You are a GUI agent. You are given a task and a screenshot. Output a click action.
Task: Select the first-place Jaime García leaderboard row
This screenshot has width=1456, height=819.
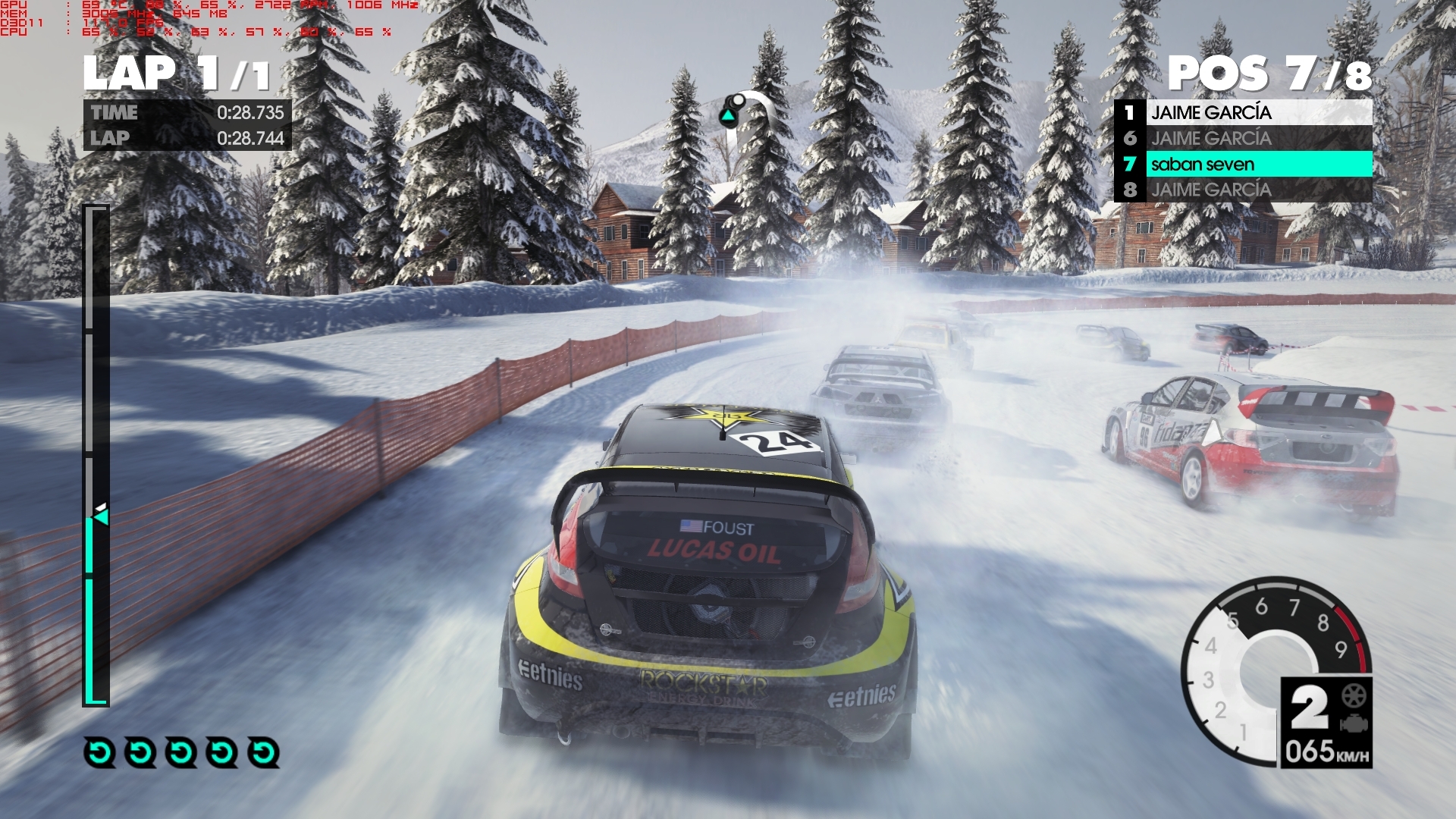click(x=1244, y=113)
